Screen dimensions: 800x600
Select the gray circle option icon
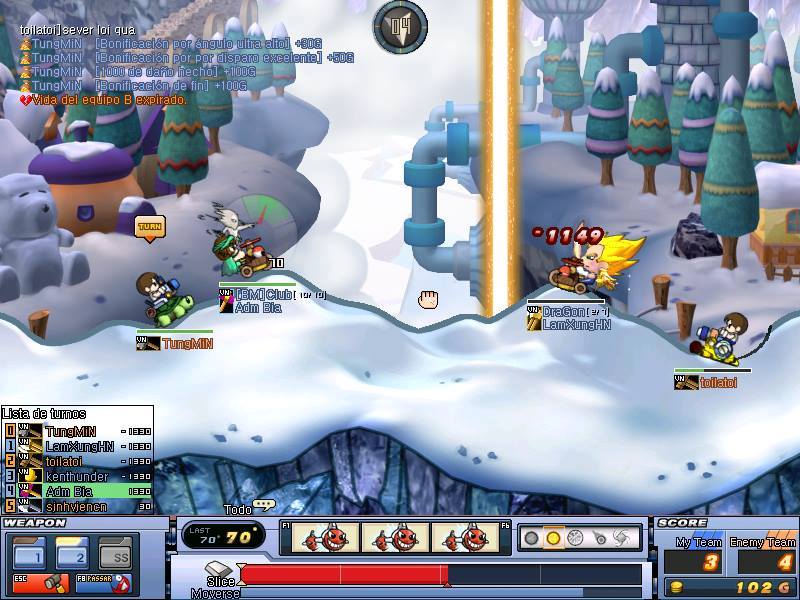531,538
